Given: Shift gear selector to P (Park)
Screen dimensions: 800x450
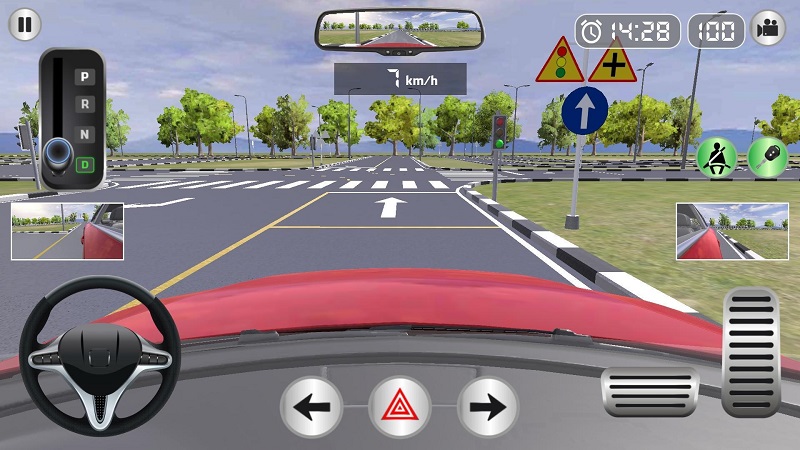Looking at the screenshot, I should pos(86,76).
